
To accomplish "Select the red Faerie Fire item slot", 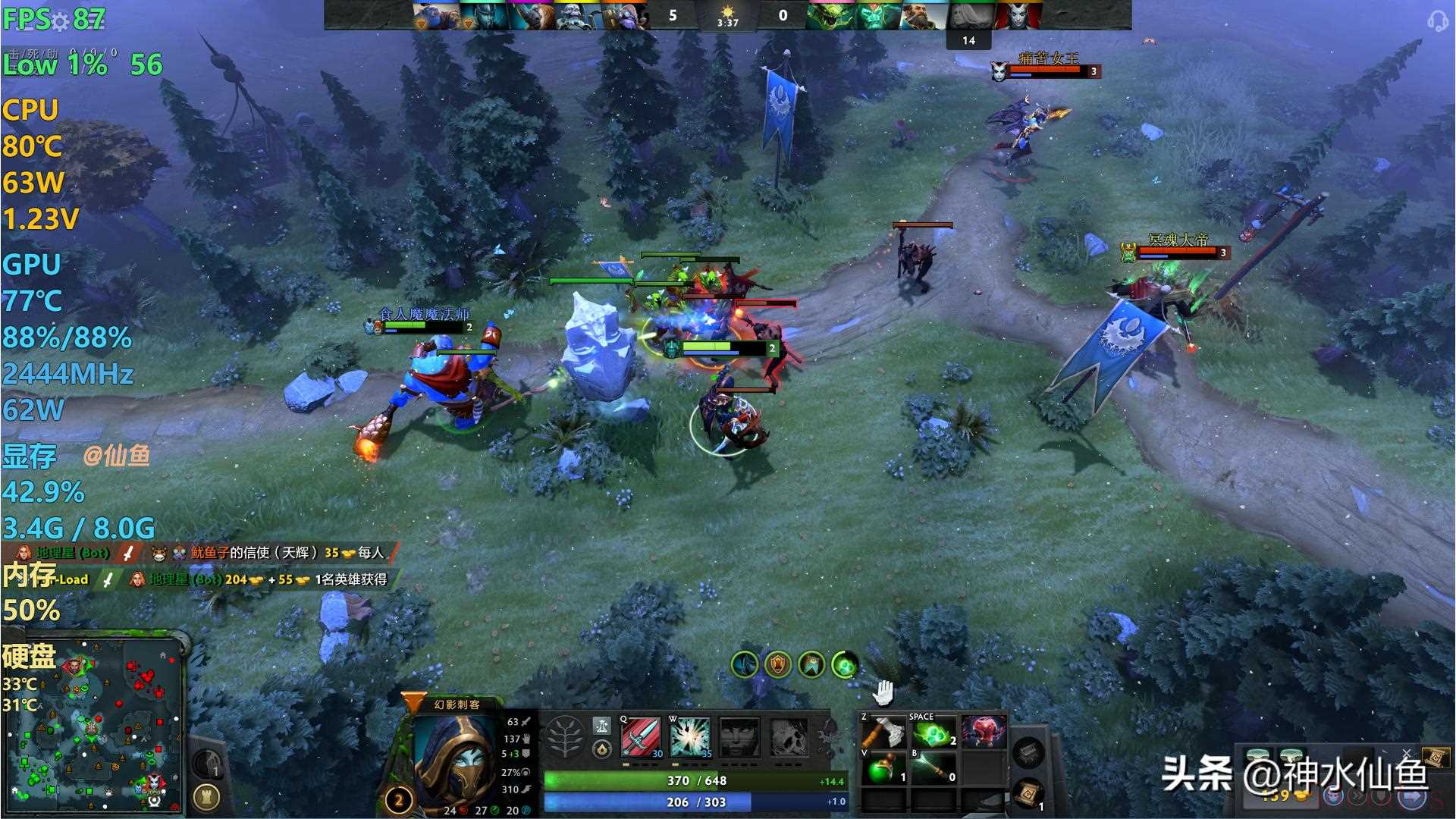I will tap(984, 732).
